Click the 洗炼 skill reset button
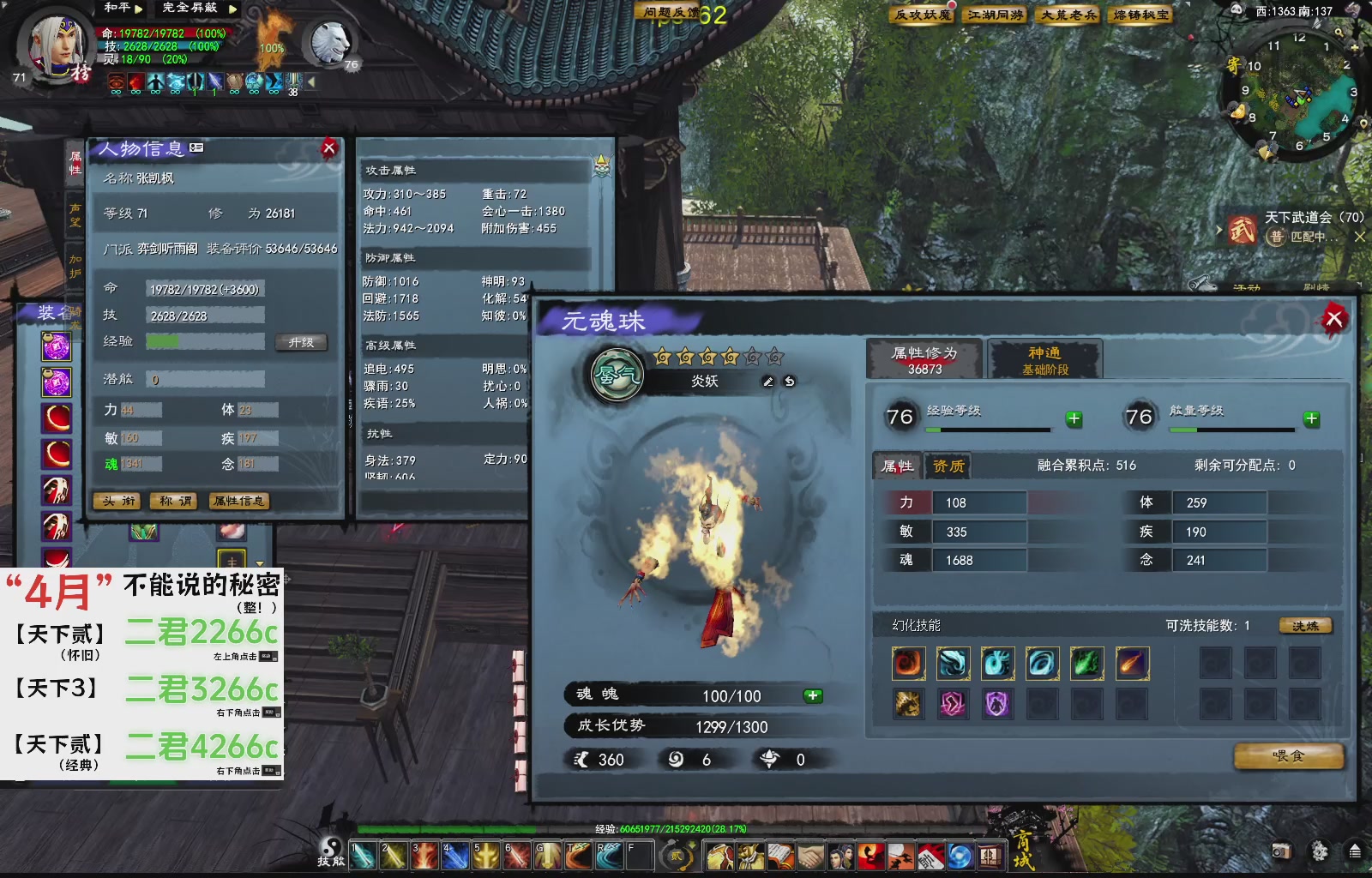Image resolution: width=1372 pixels, height=878 pixels. click(1304, 627)
